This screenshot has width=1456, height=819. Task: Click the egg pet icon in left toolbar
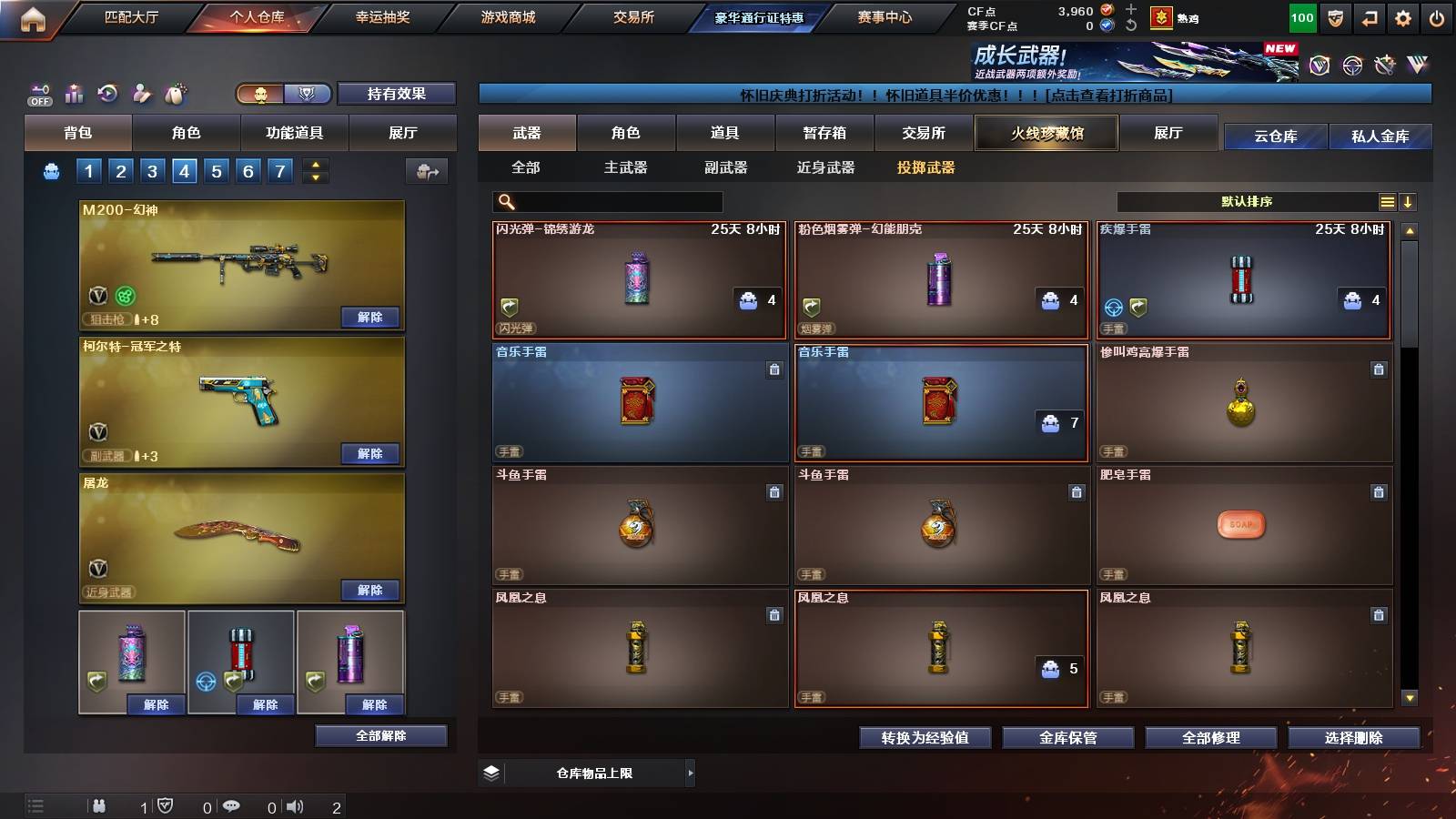coord(173,92)
